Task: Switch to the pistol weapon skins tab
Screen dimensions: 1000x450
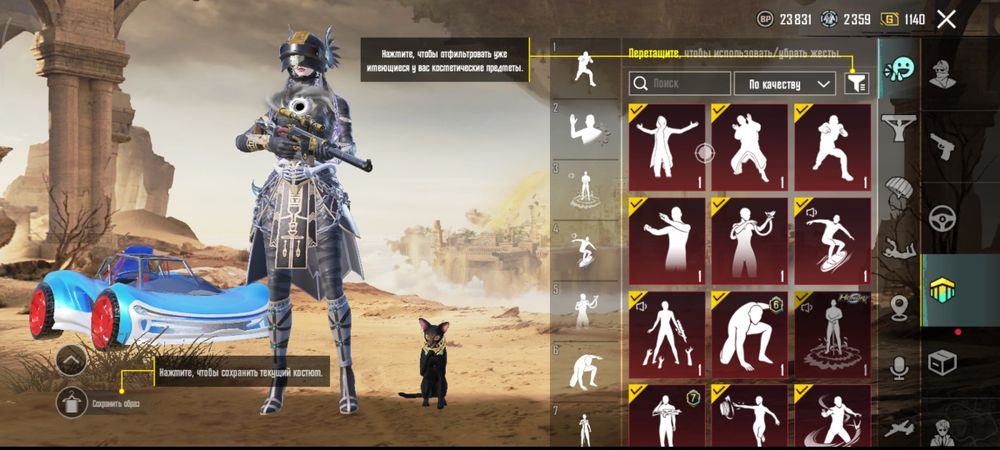Action: point(942,147)
